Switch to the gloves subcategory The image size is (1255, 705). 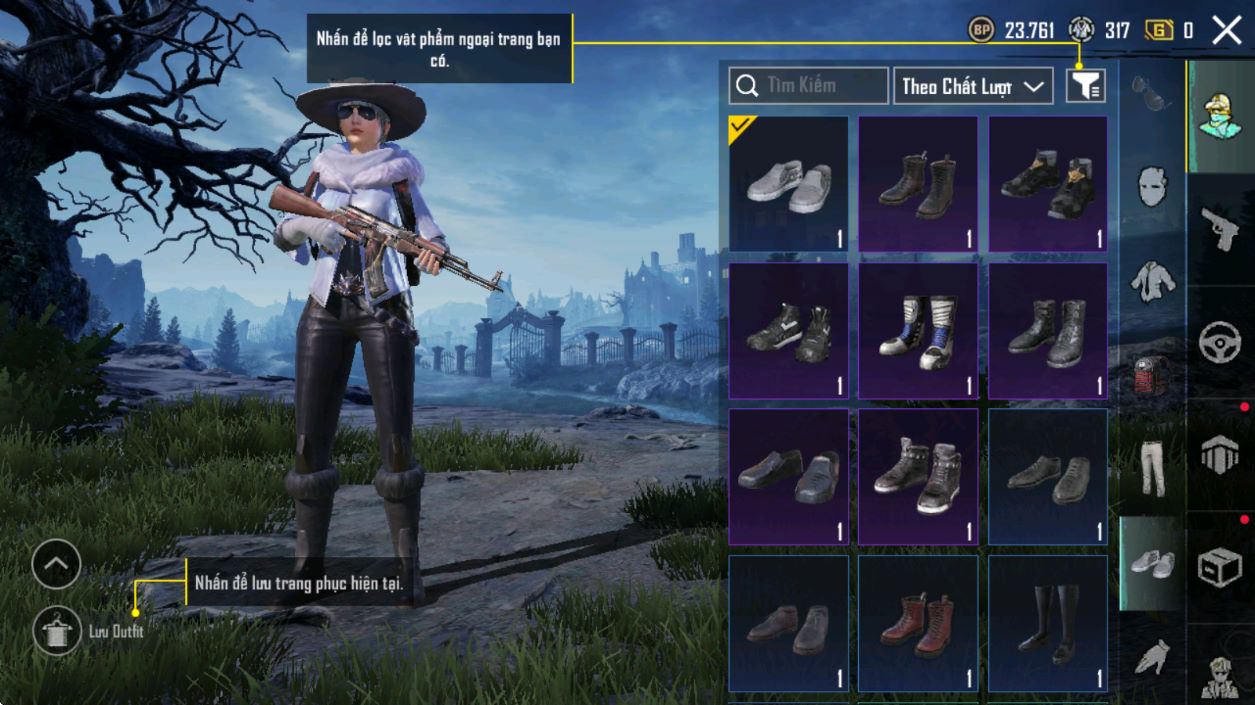pos(1151,656)
